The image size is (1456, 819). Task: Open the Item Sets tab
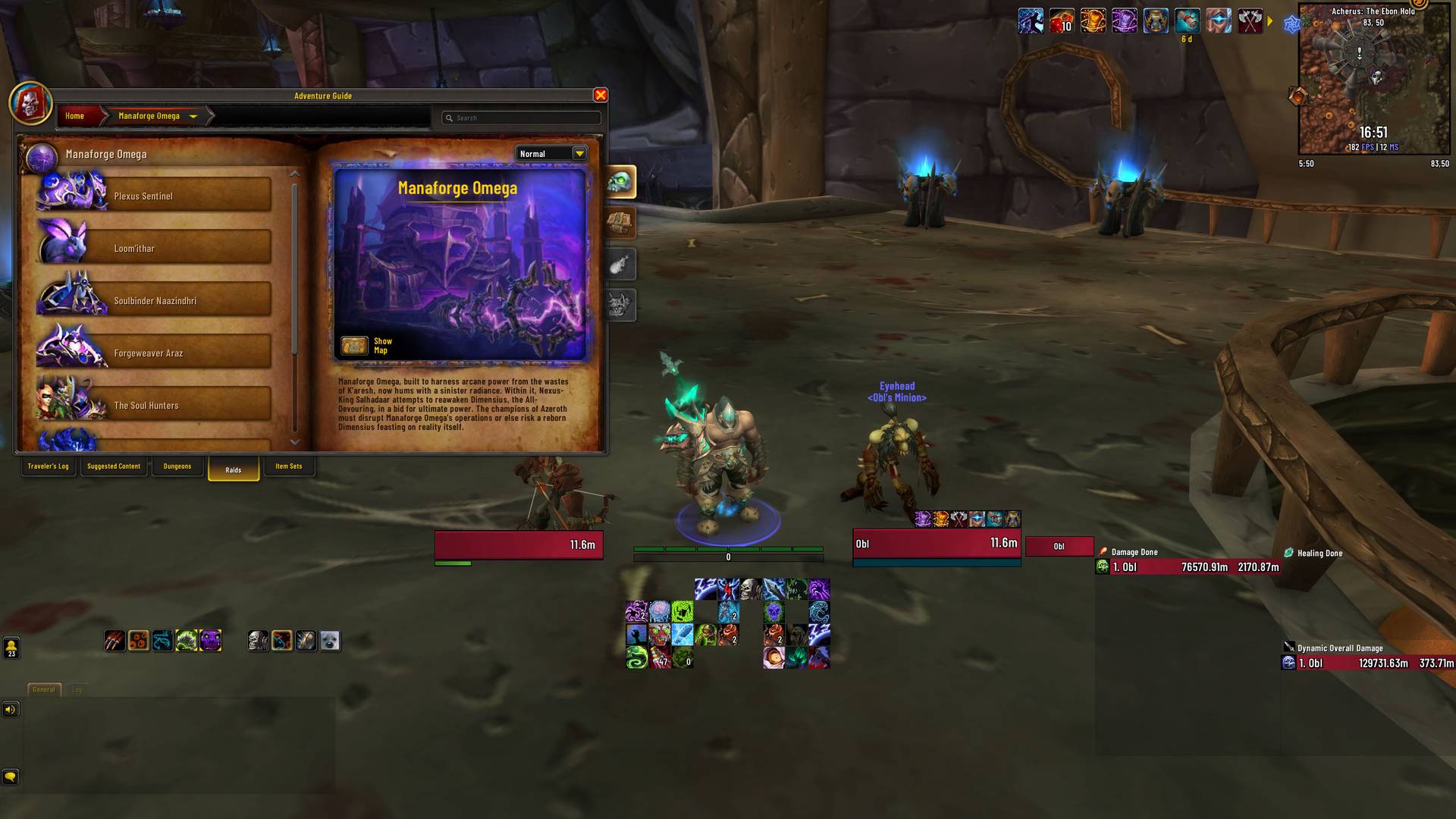pyautogui.click(x=288, y=466)
